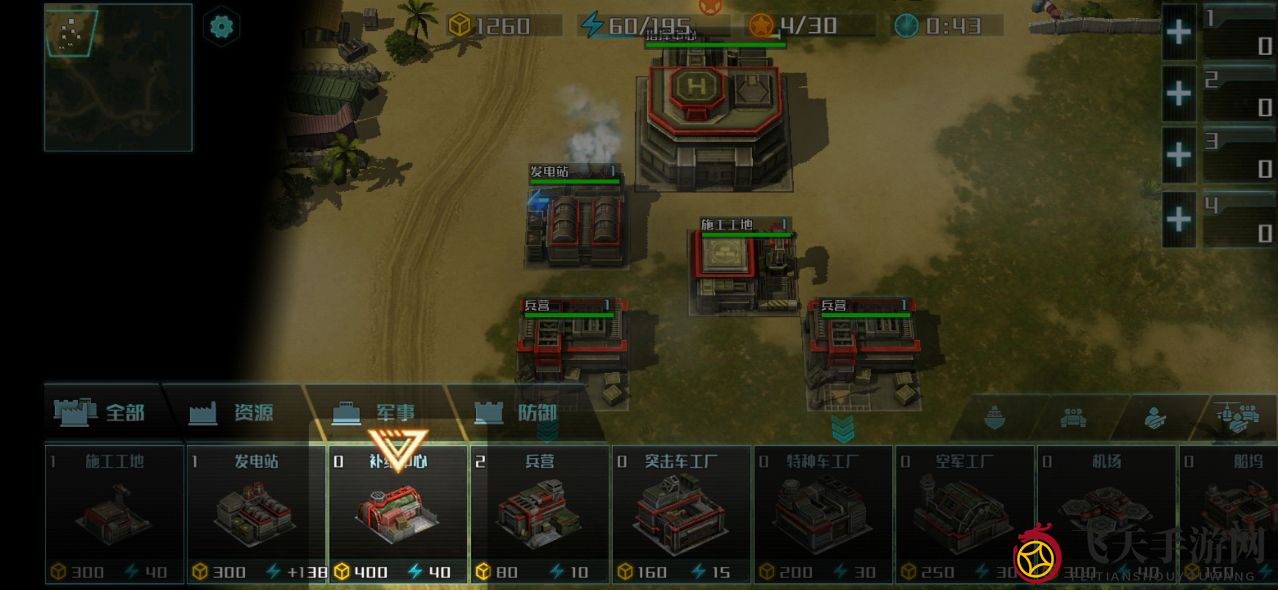
Task: Choose the 突击车工厂 build card
Action: click(681, 515)
